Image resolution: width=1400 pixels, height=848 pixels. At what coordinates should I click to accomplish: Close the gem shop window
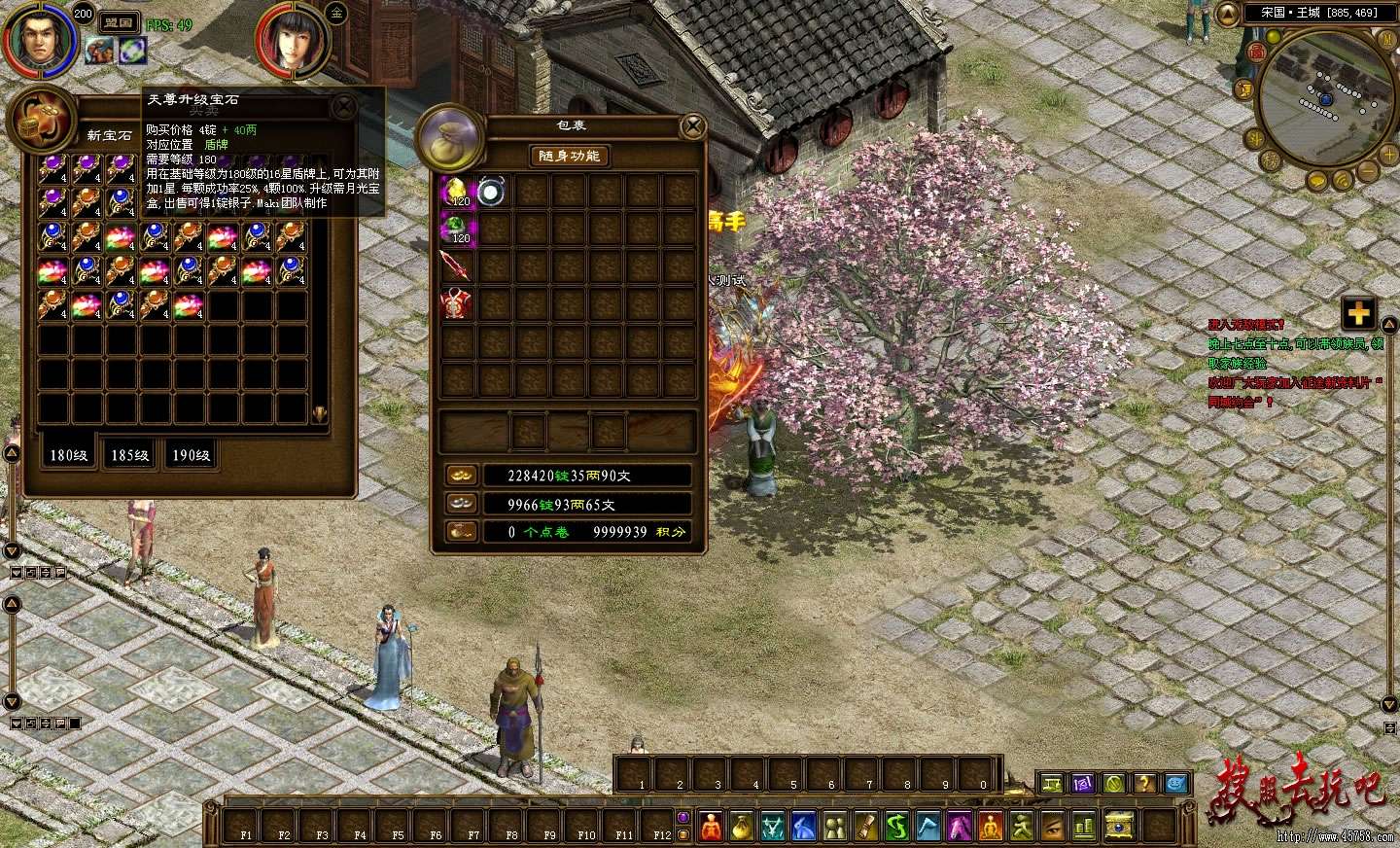point(343,106)
